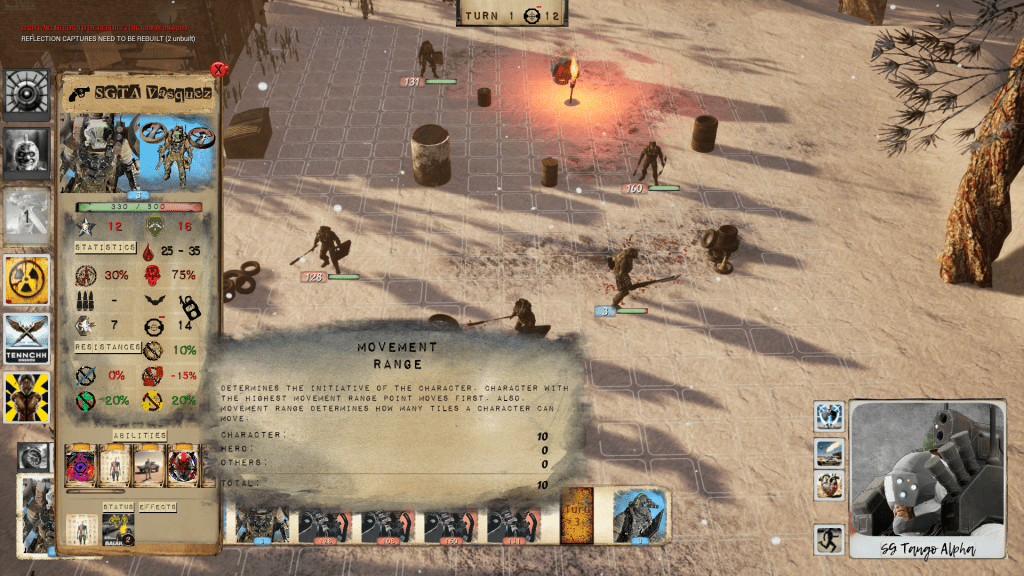Close the SGTA Vasquez character panel
Image resolution: width=1024 pixels, height=576 pixels.
[218, 70]
